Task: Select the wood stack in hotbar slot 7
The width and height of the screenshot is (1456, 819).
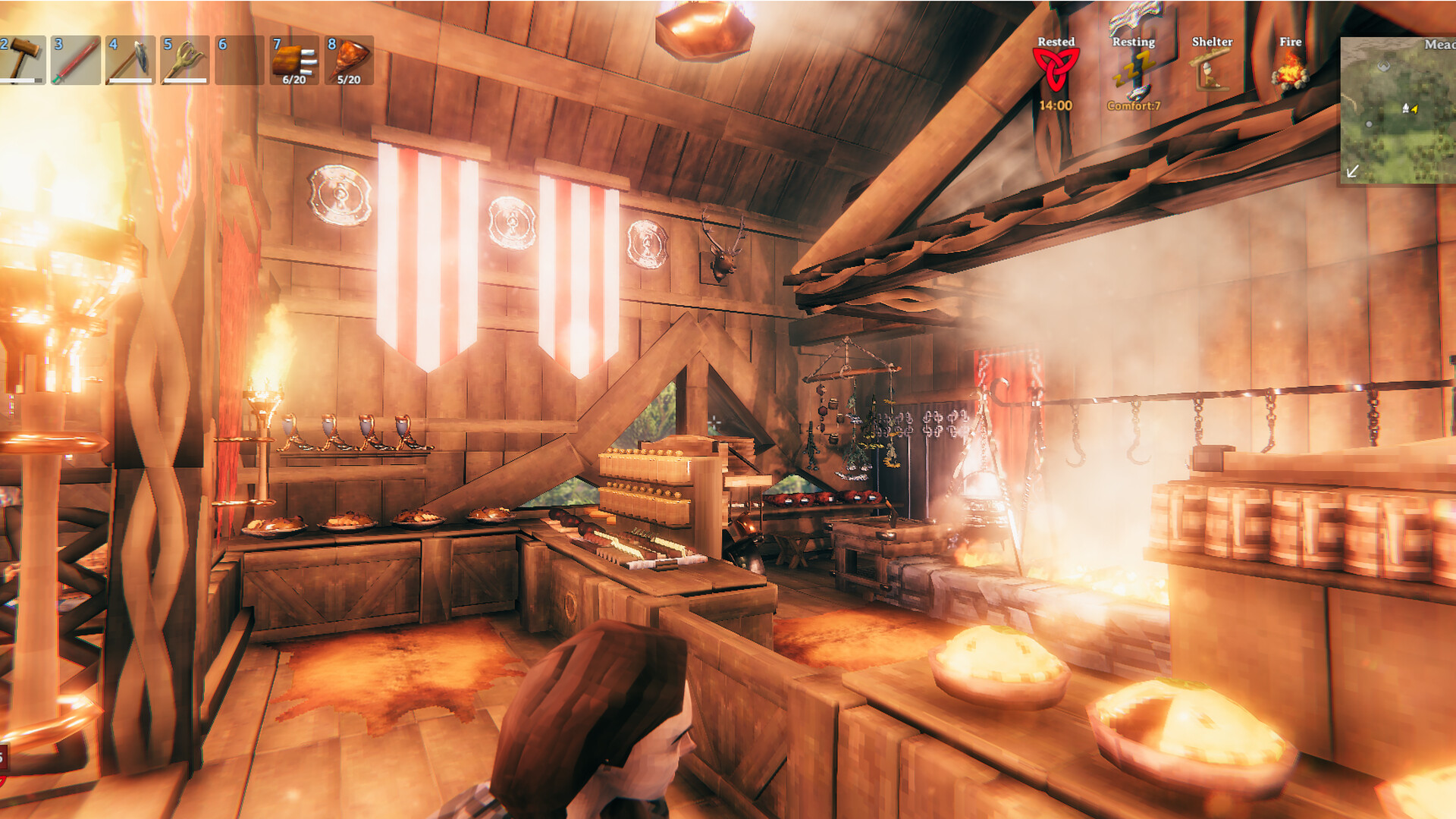Action: coord(294,61)
